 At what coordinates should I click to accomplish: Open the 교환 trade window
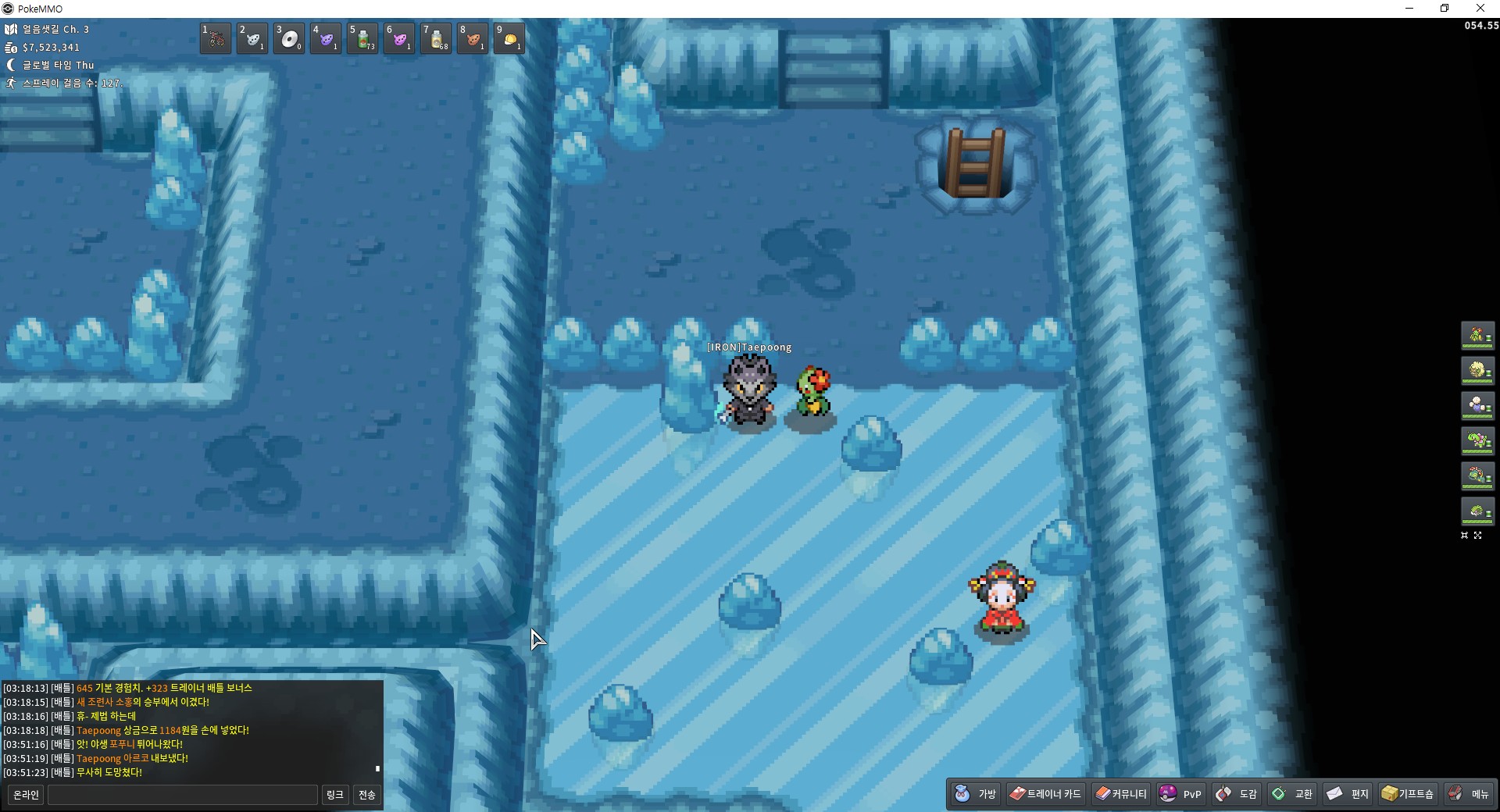(1292, 794)
